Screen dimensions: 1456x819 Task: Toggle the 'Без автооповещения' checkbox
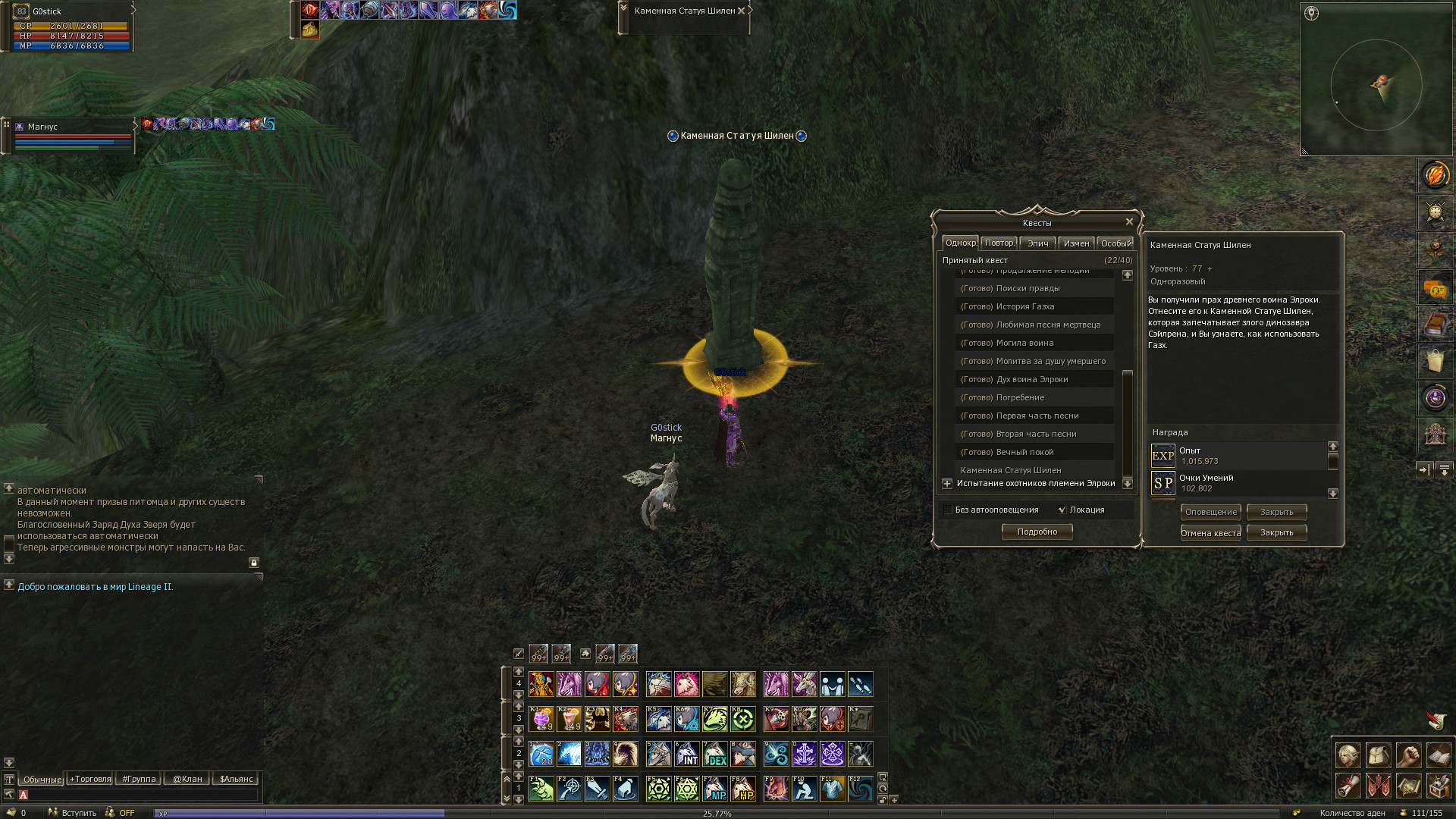pyautogui.click(x=948, y=510)
